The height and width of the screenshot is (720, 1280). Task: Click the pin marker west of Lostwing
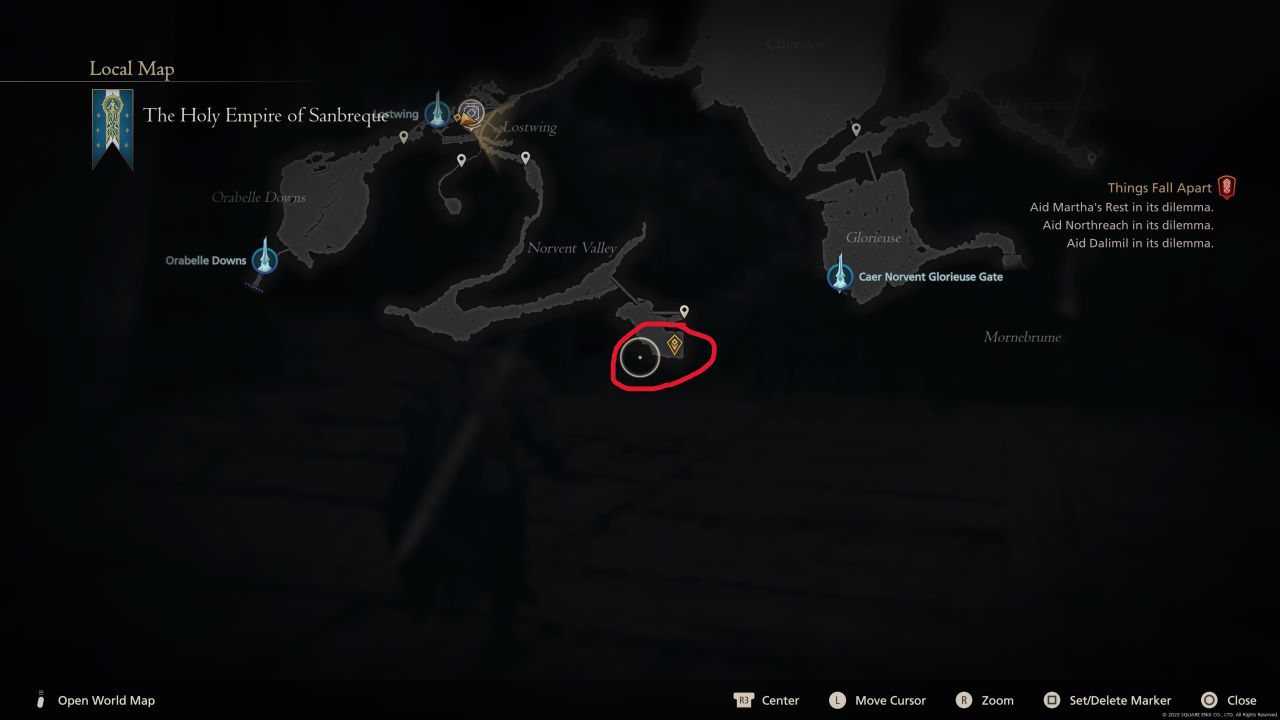click(404, 137)
